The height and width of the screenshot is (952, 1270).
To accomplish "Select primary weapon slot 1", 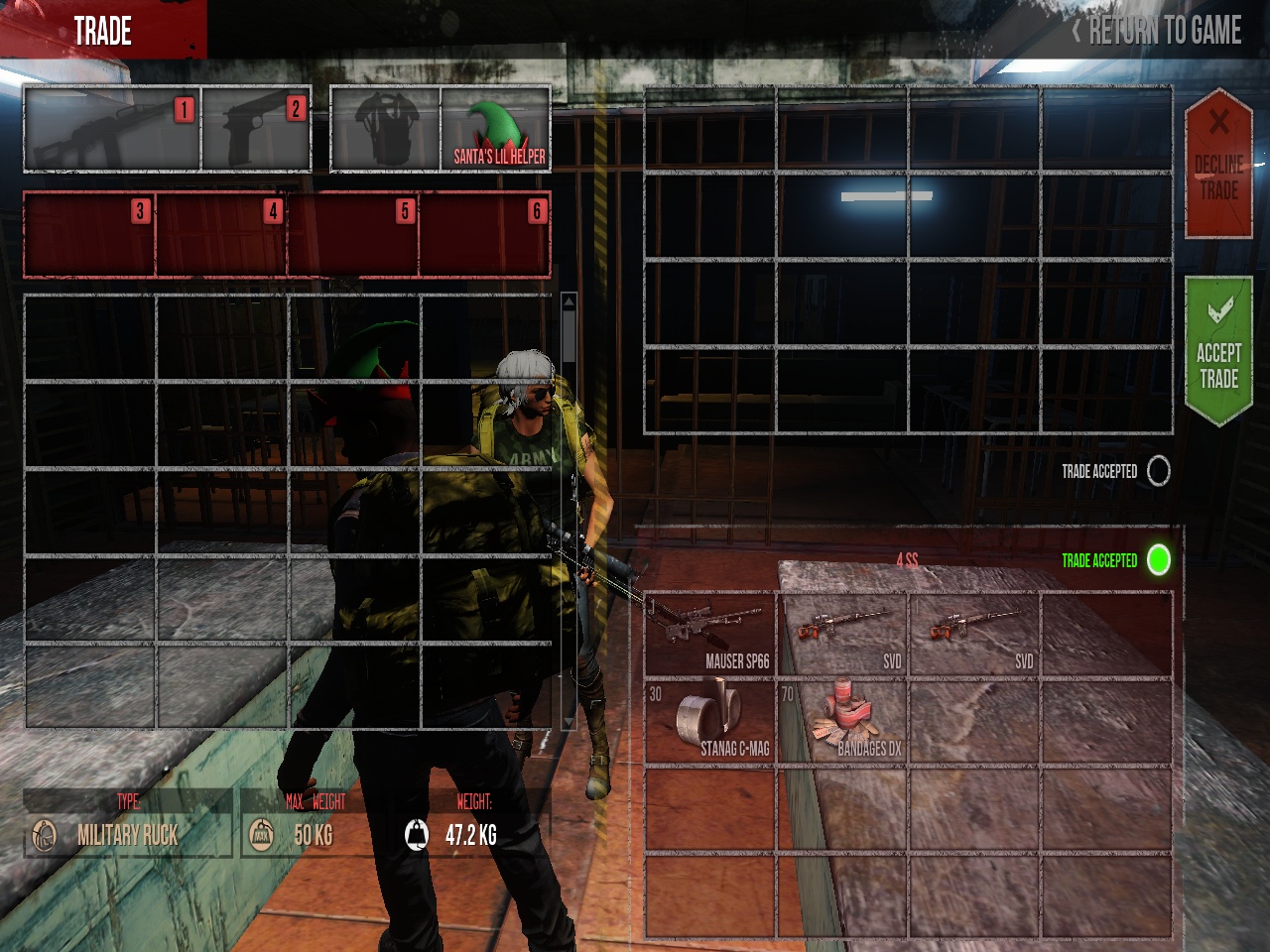I will coord(112,129).
